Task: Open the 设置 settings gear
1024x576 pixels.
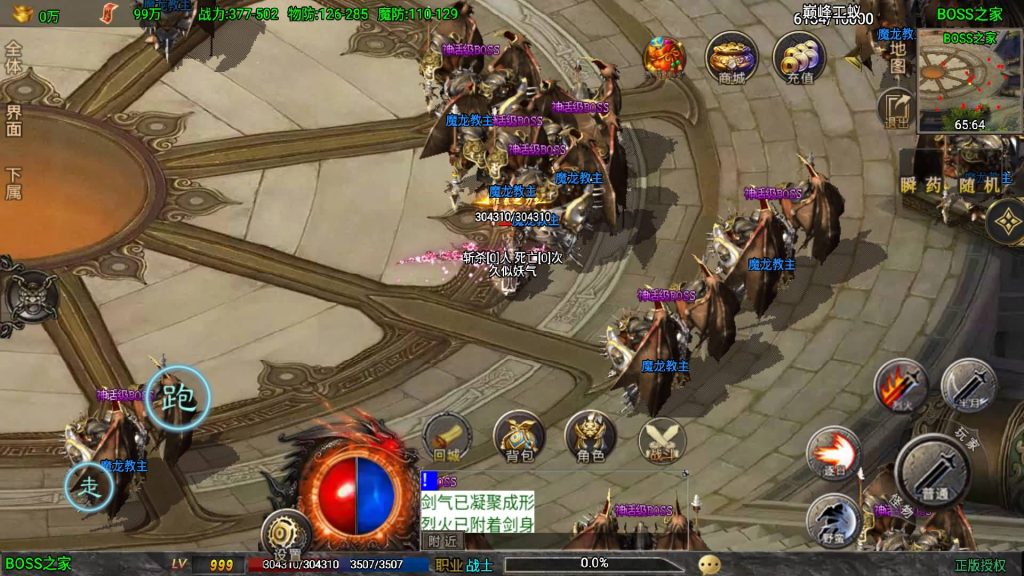Action: click(287, 535)
